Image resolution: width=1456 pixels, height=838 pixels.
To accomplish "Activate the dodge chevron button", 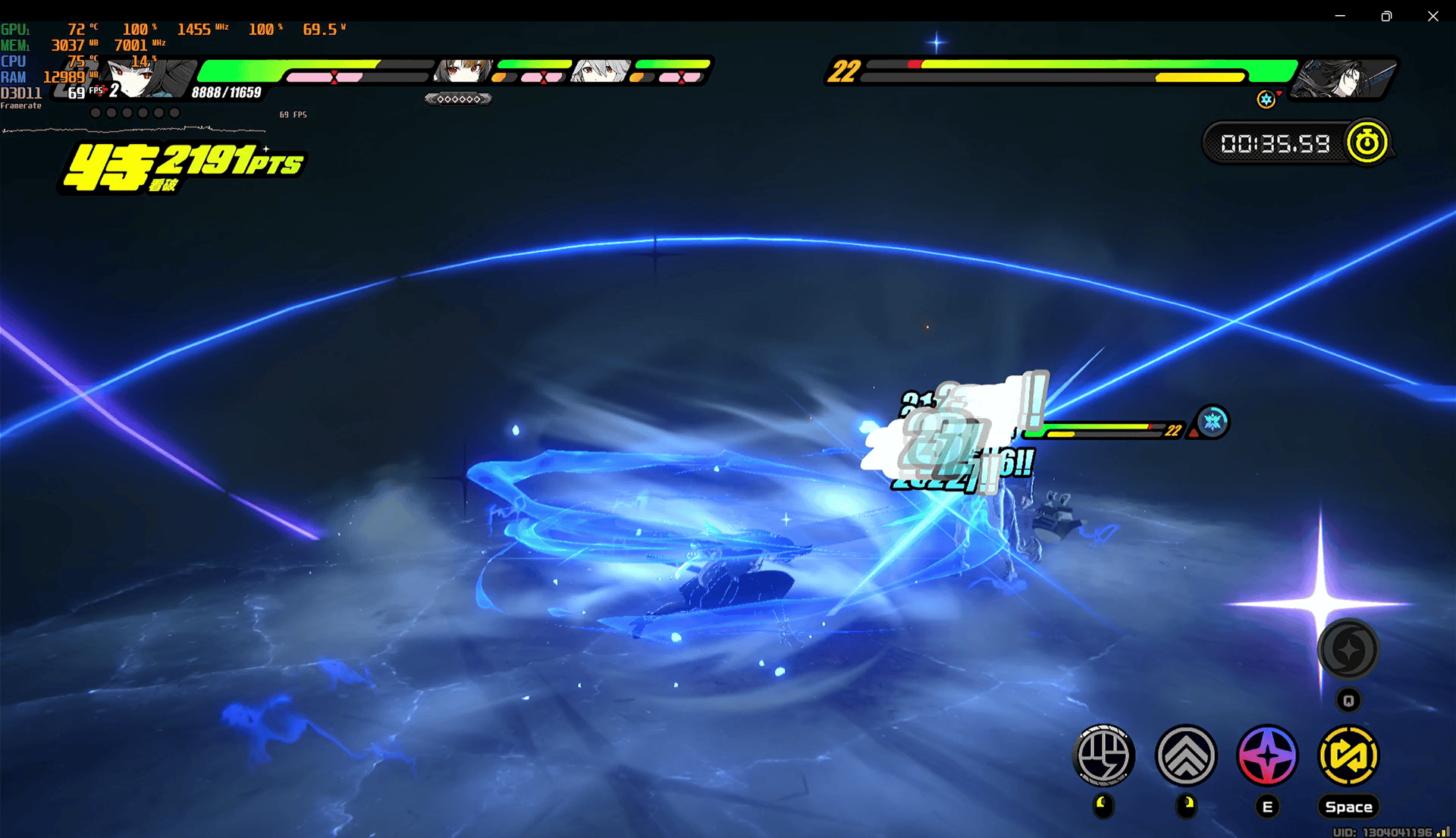I will coord(1186,755).
